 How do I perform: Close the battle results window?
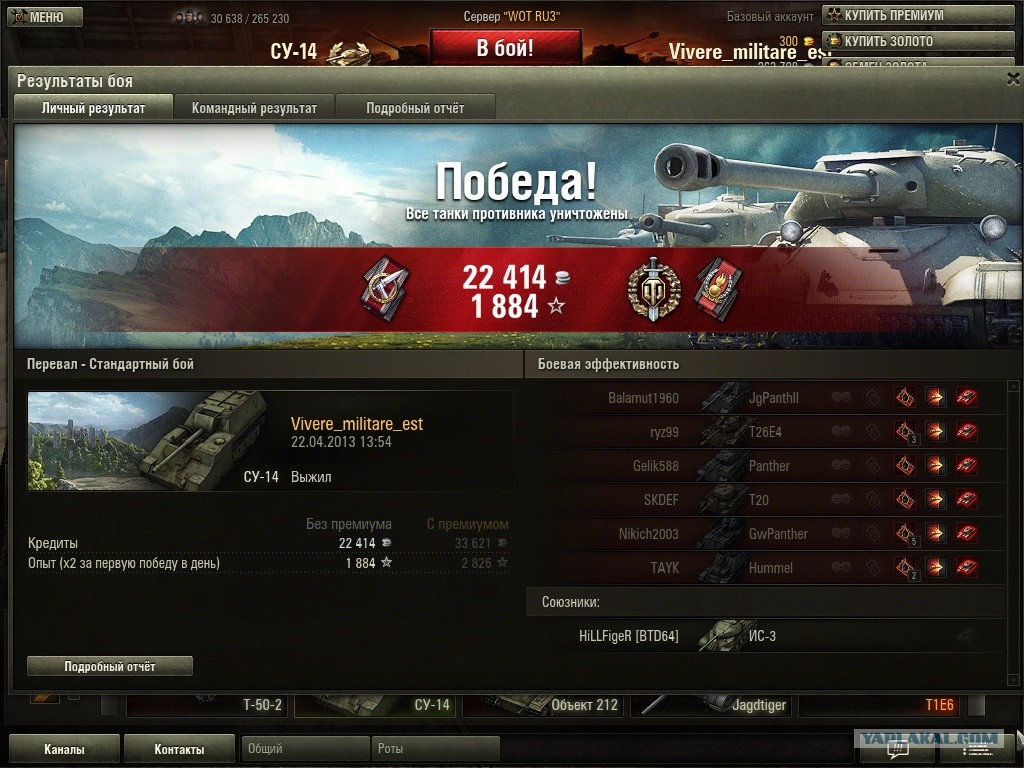[x=1013, y=77]
